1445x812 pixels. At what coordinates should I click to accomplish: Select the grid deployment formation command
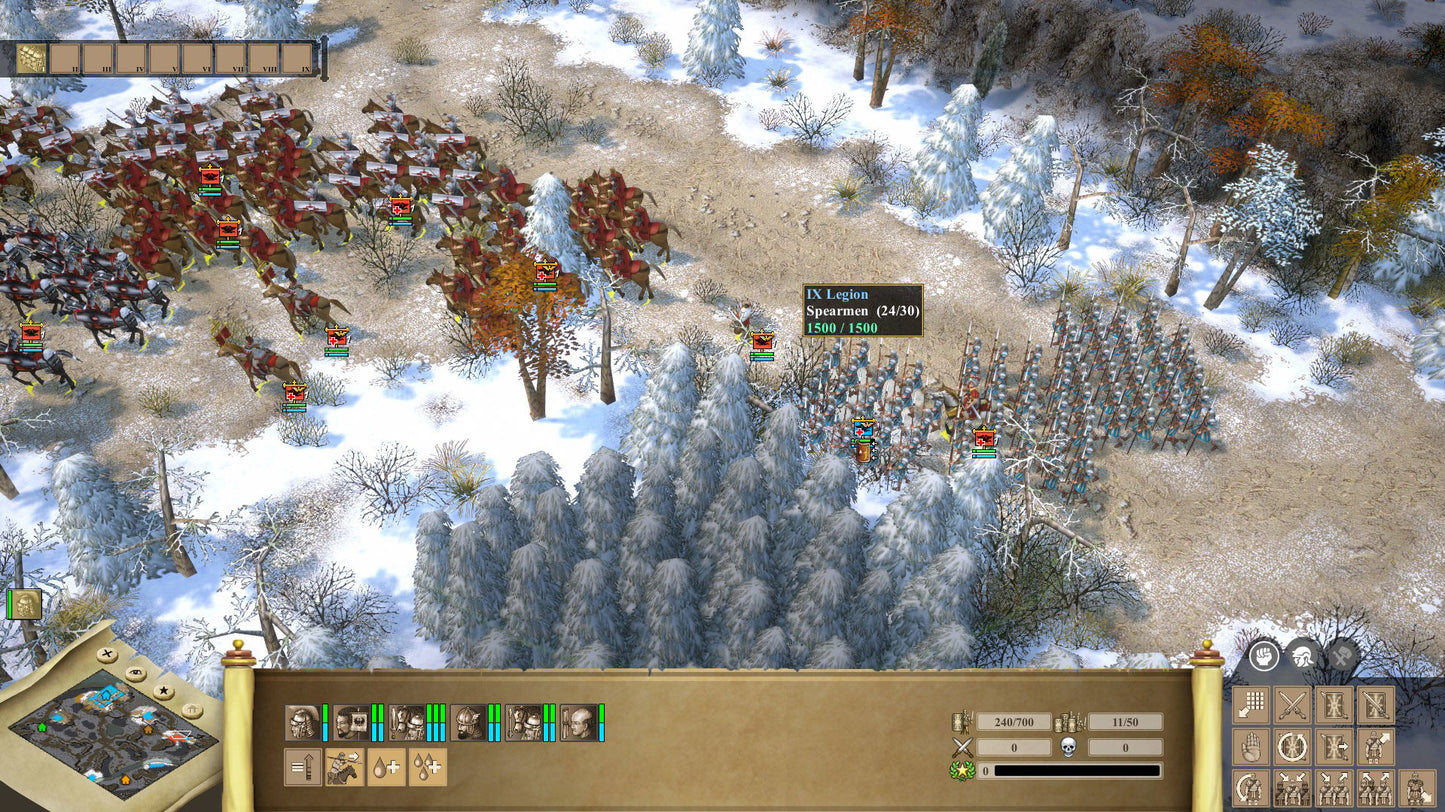click(1250, 704)
